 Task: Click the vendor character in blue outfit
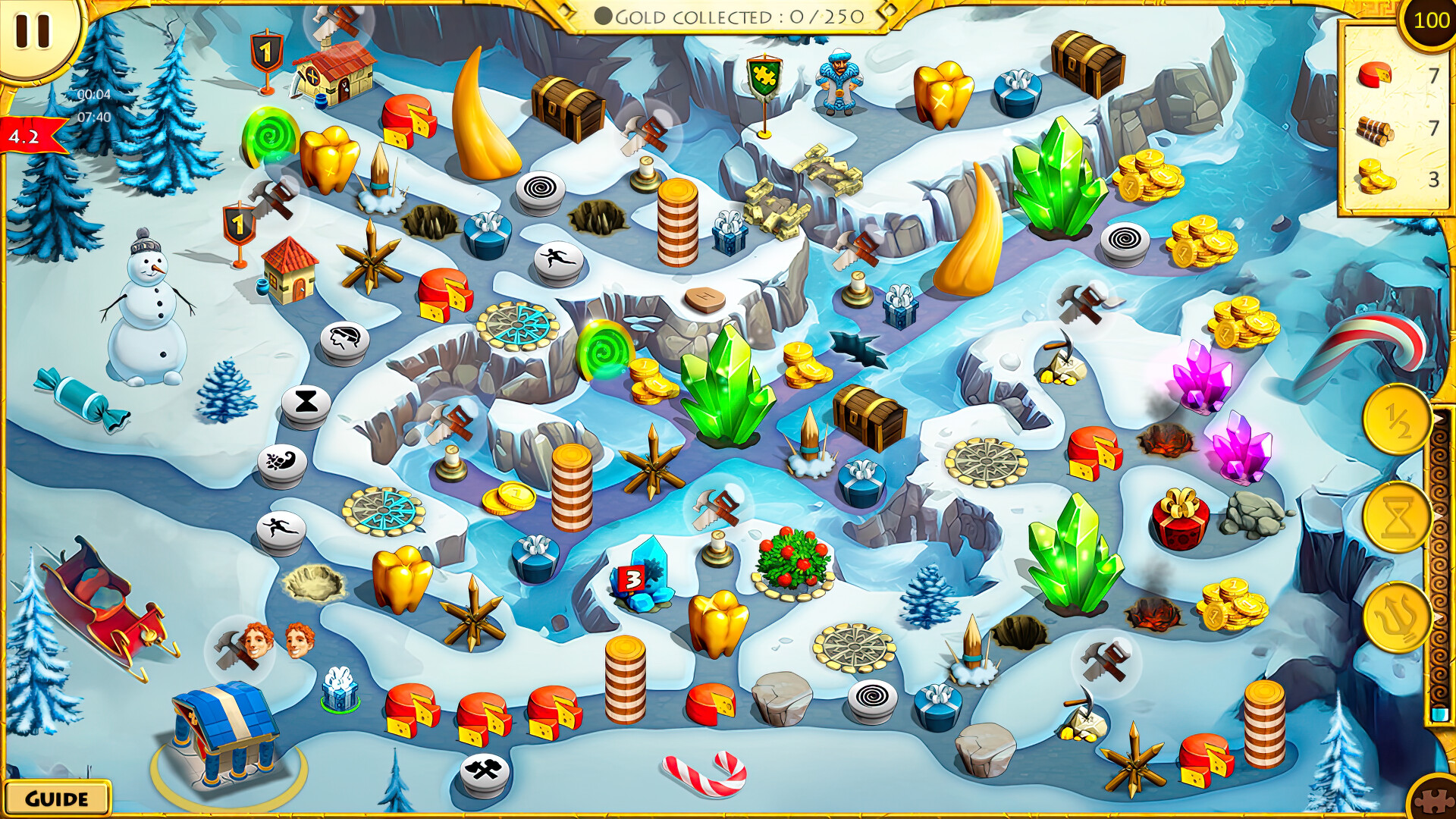838,83
